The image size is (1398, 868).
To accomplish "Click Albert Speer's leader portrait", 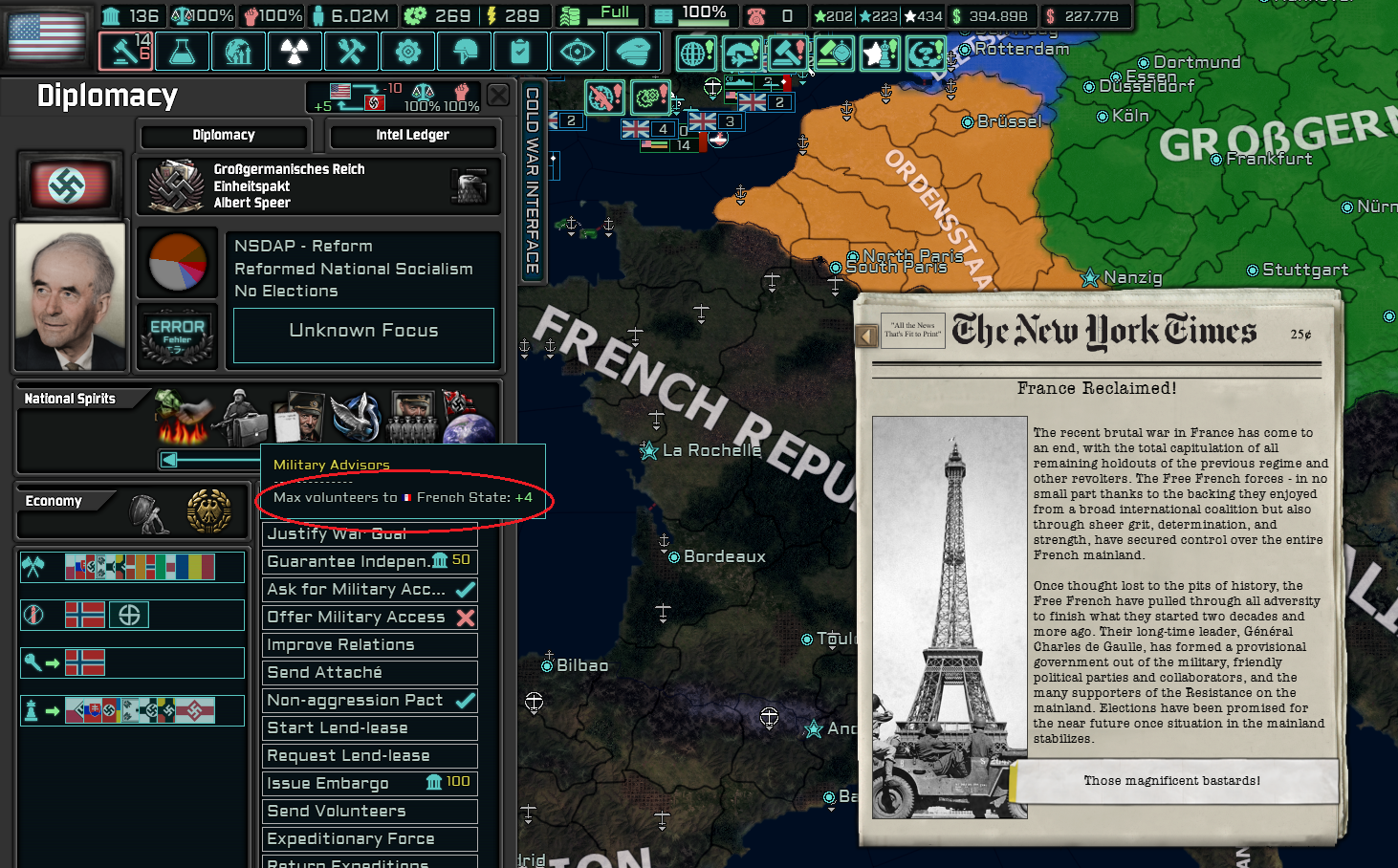I will pyautogui.click(x=69, y=294).
